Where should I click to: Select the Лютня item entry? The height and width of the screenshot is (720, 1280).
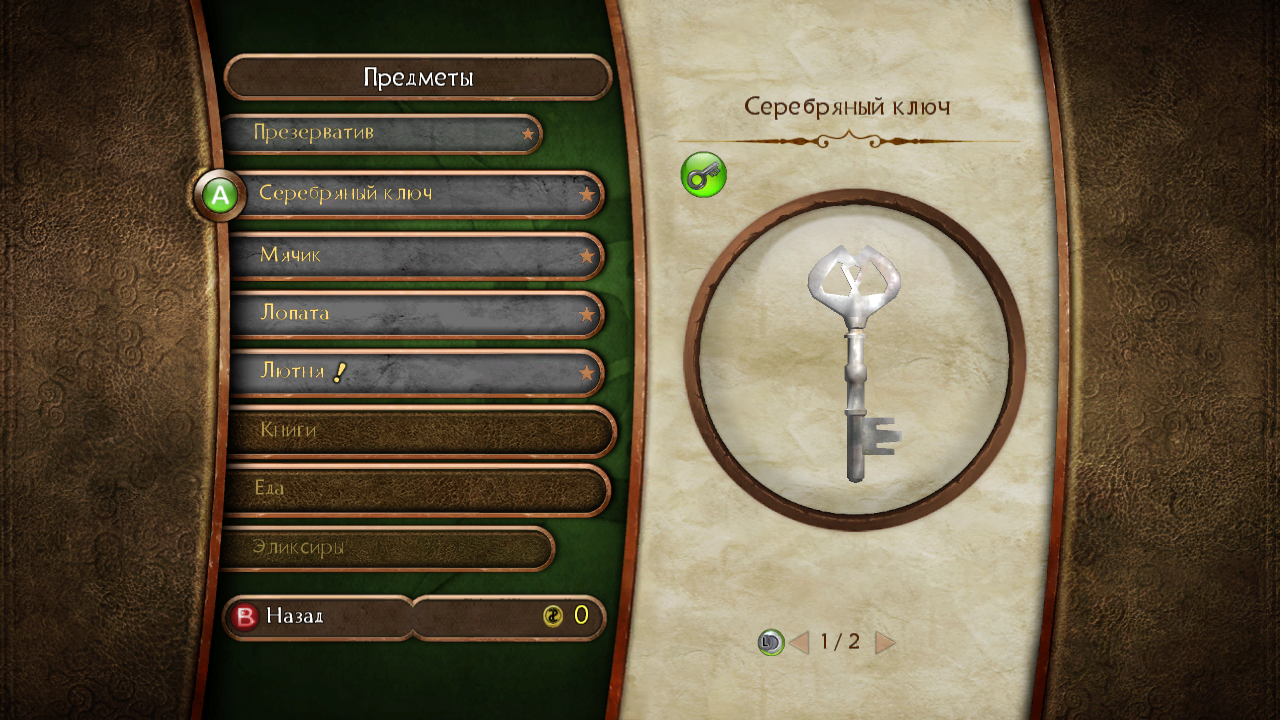coord(415,373)
